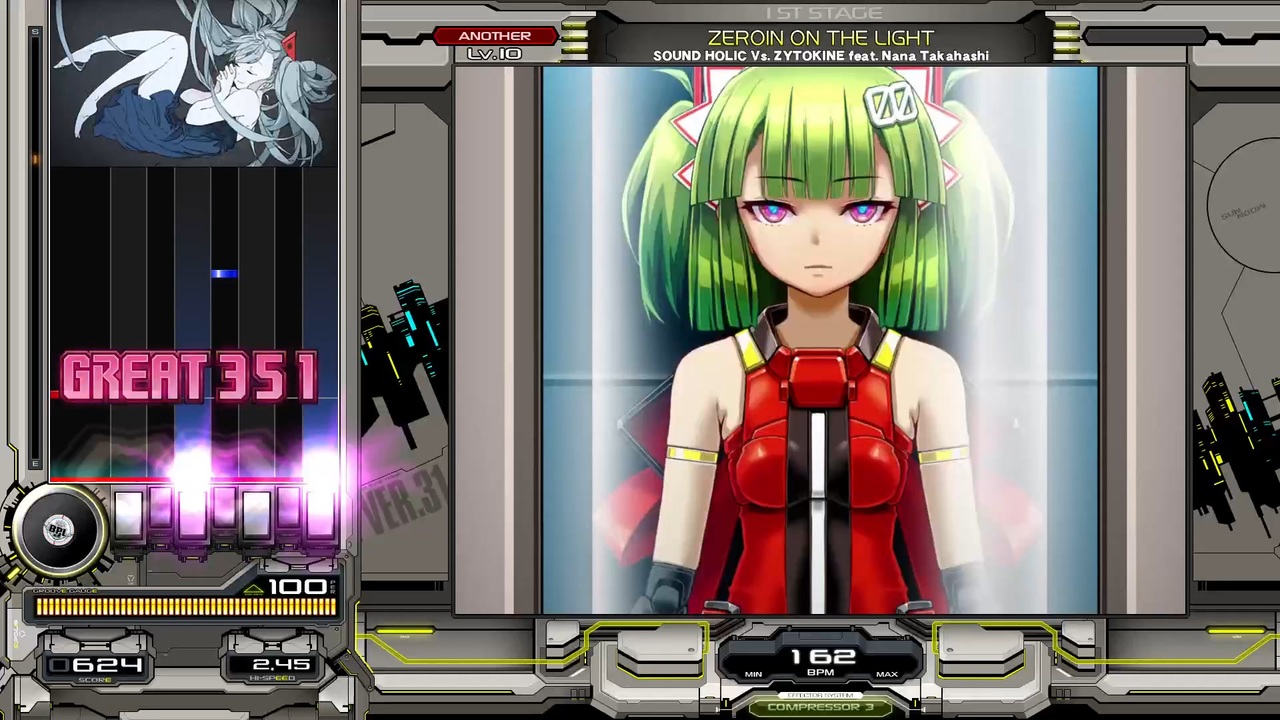Click the BPL logo on the turntable

(x=58, y=527)
